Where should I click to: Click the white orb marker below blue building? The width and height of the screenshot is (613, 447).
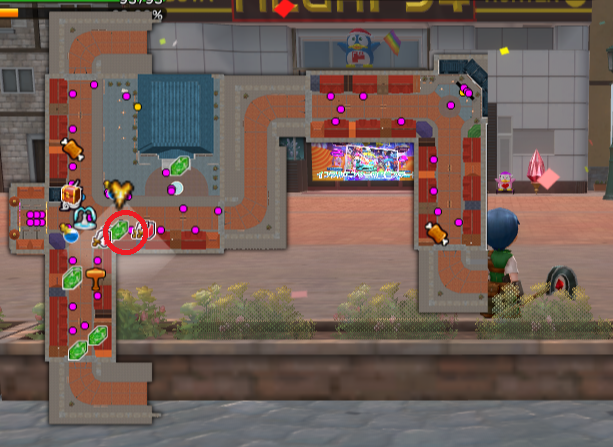coord(174,187)
